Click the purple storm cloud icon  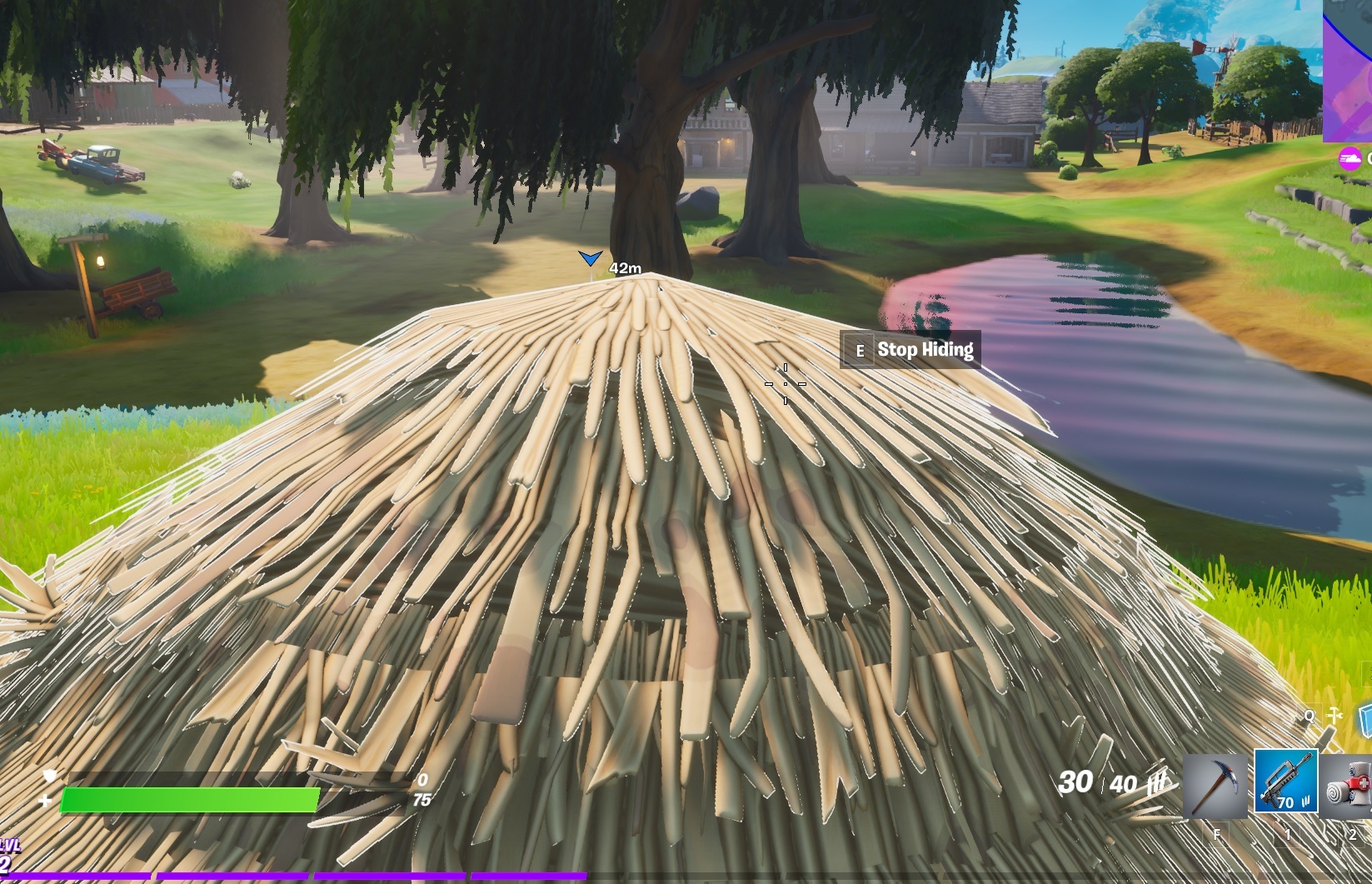pos(1350,158)
